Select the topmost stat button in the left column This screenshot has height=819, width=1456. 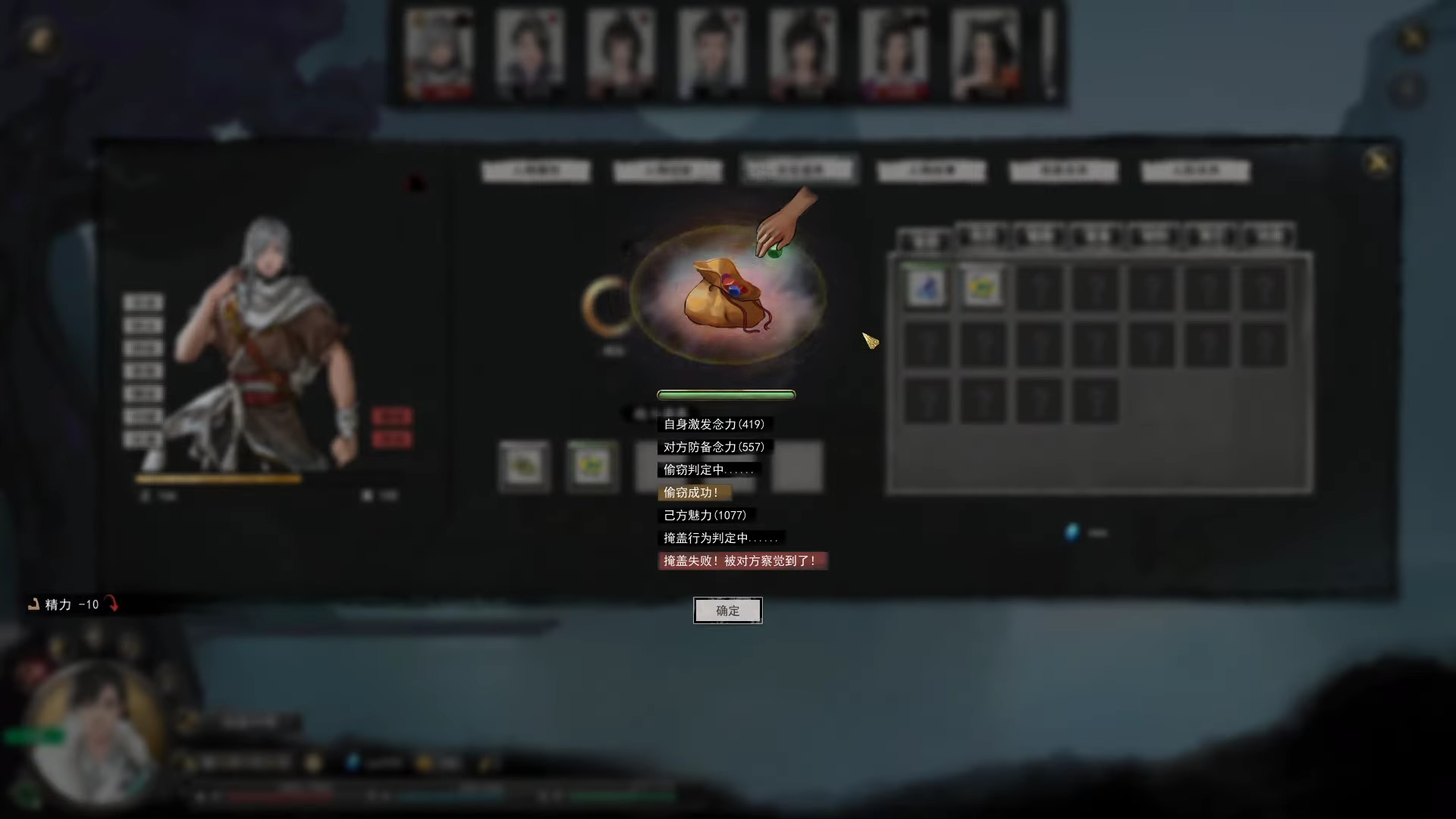(x=143, y=301)
